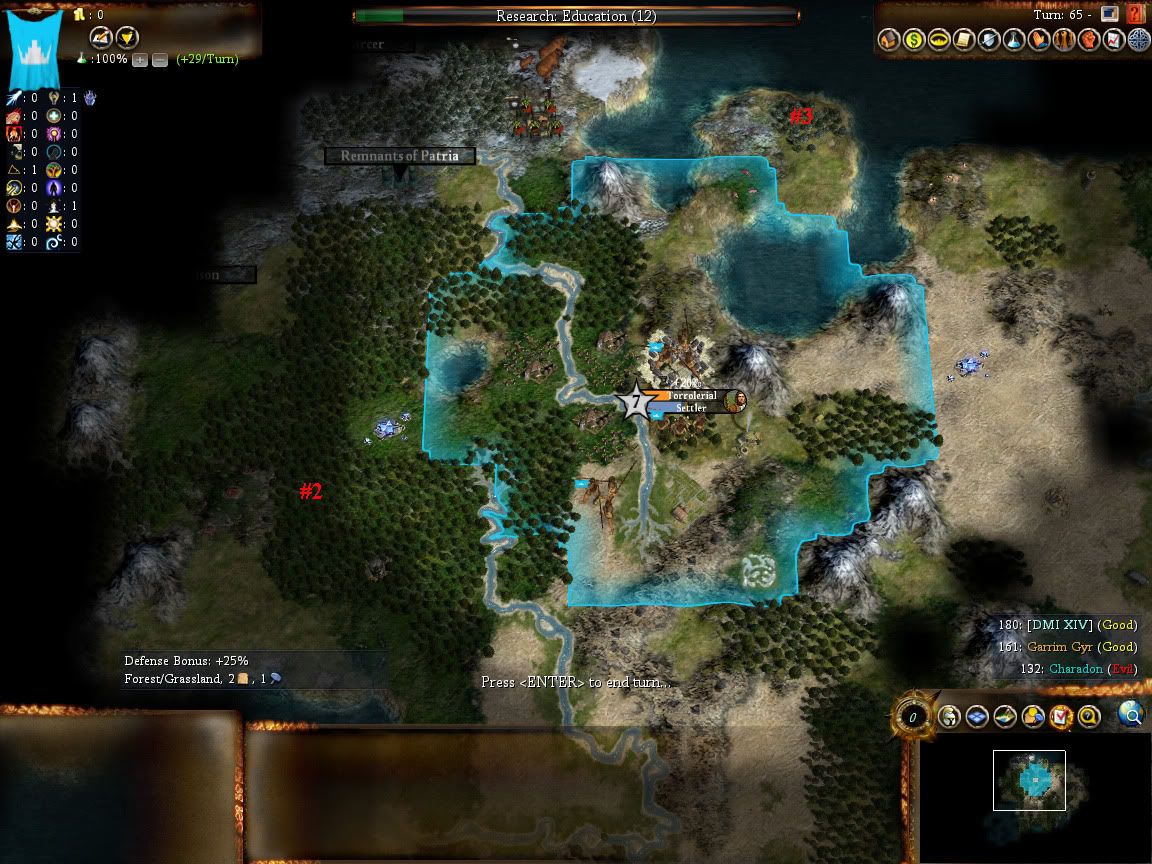Open the Research: Education progress bar
The width and height of the screenshot is (1152, 864).
[x=576, y=16]
